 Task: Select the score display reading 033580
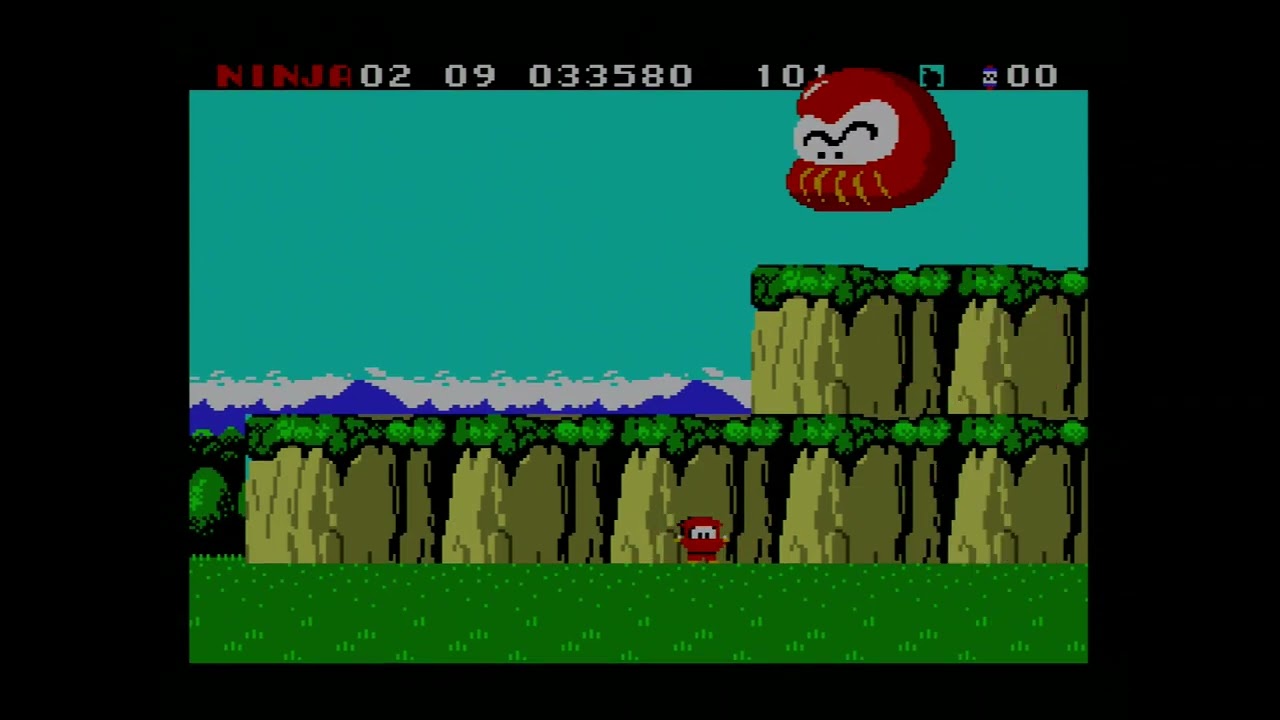[610, 76]
